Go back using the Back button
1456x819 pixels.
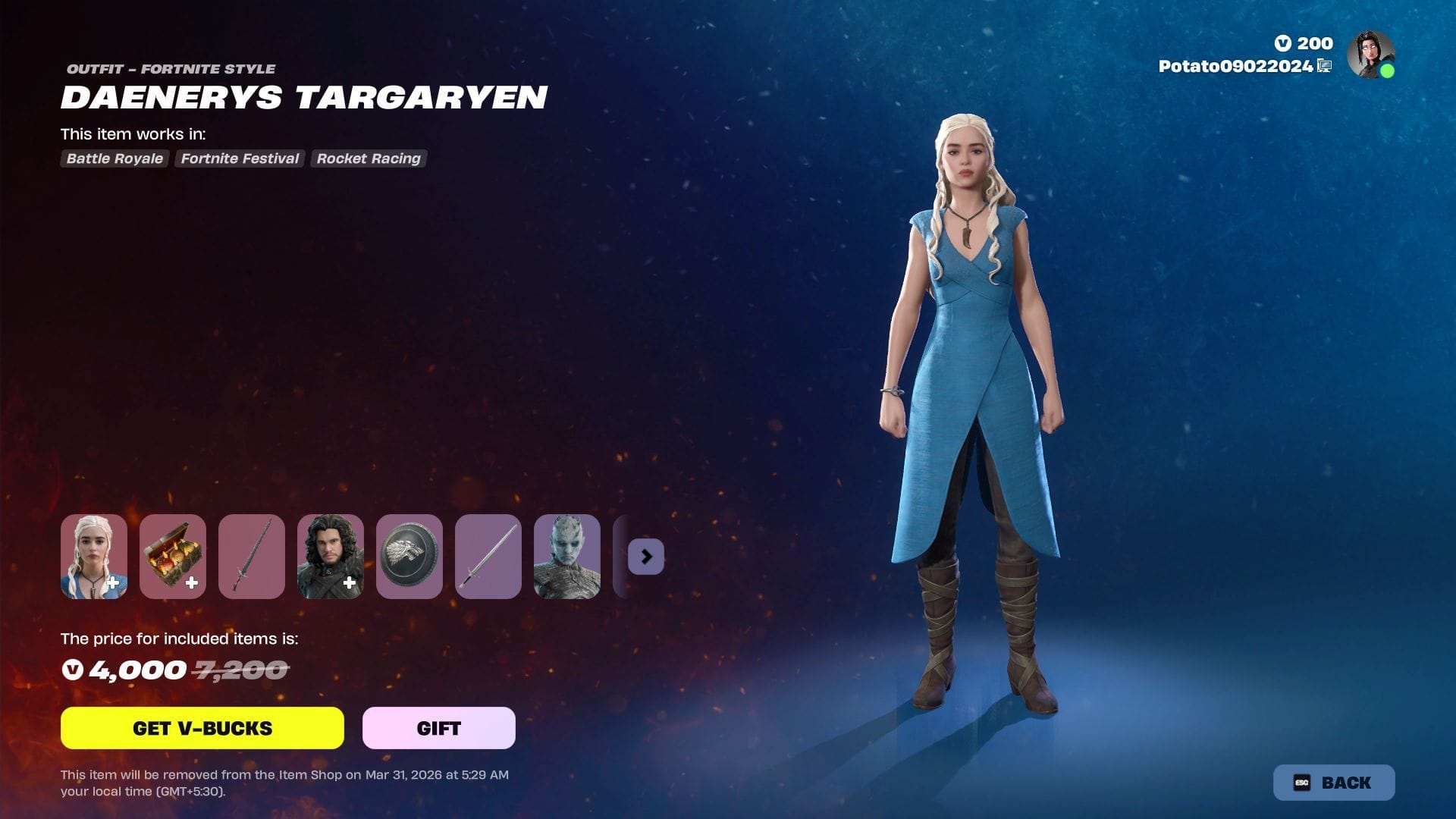[1333, 783]
